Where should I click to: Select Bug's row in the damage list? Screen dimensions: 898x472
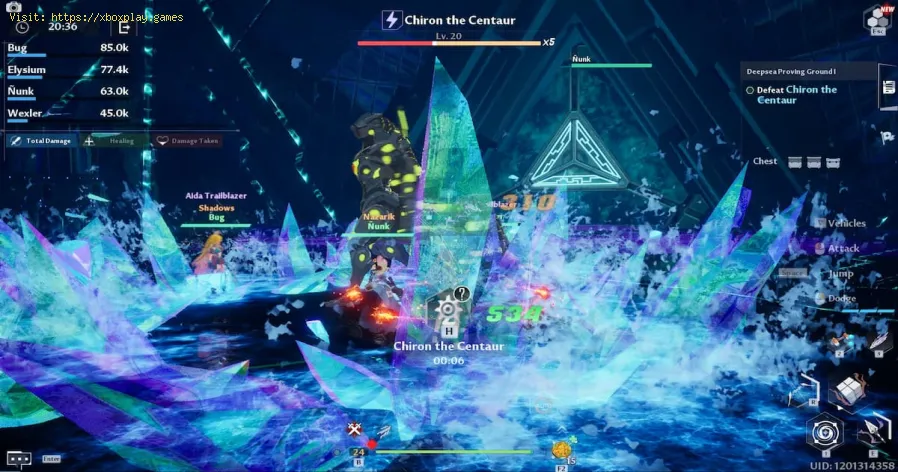coord(66,49)
